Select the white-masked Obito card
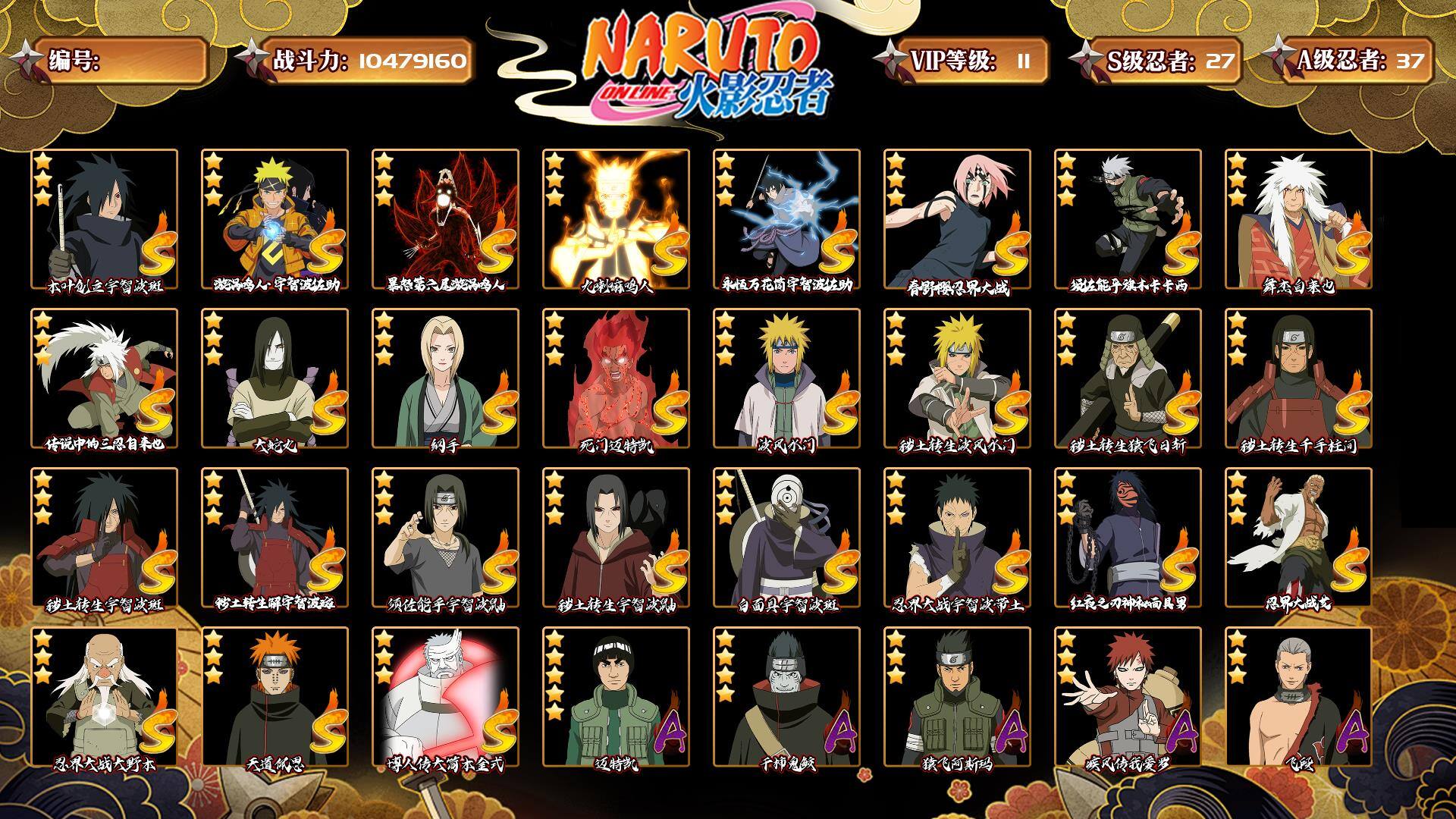This screenshot has height=819, width=1456. [786, 538]
